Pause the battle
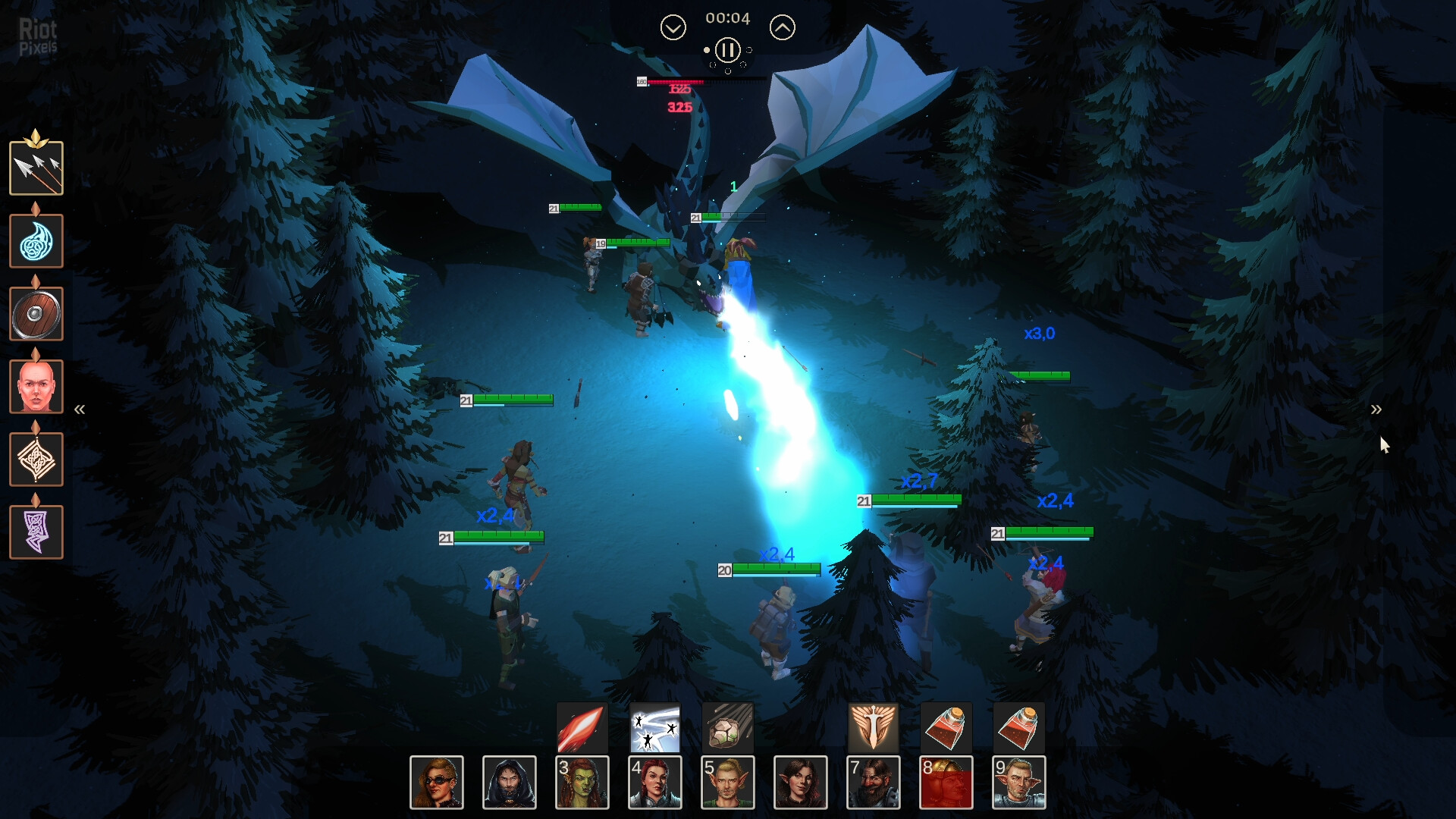 (727, 51)
